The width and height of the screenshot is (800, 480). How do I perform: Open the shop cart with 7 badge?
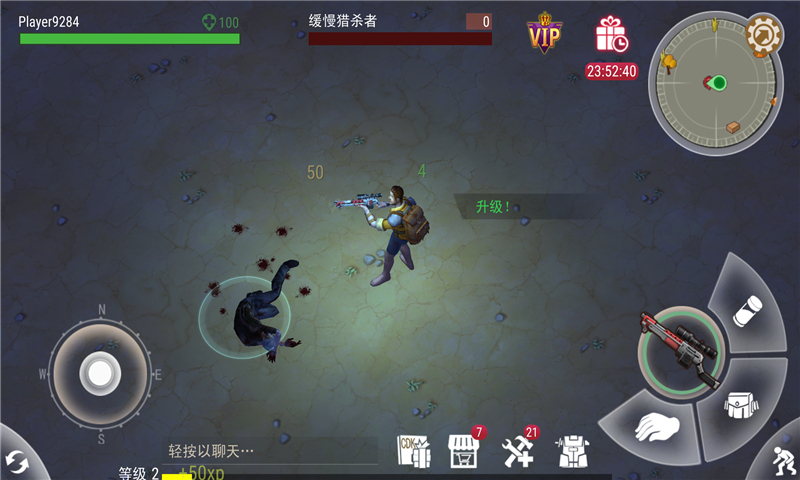coord(463,450)
